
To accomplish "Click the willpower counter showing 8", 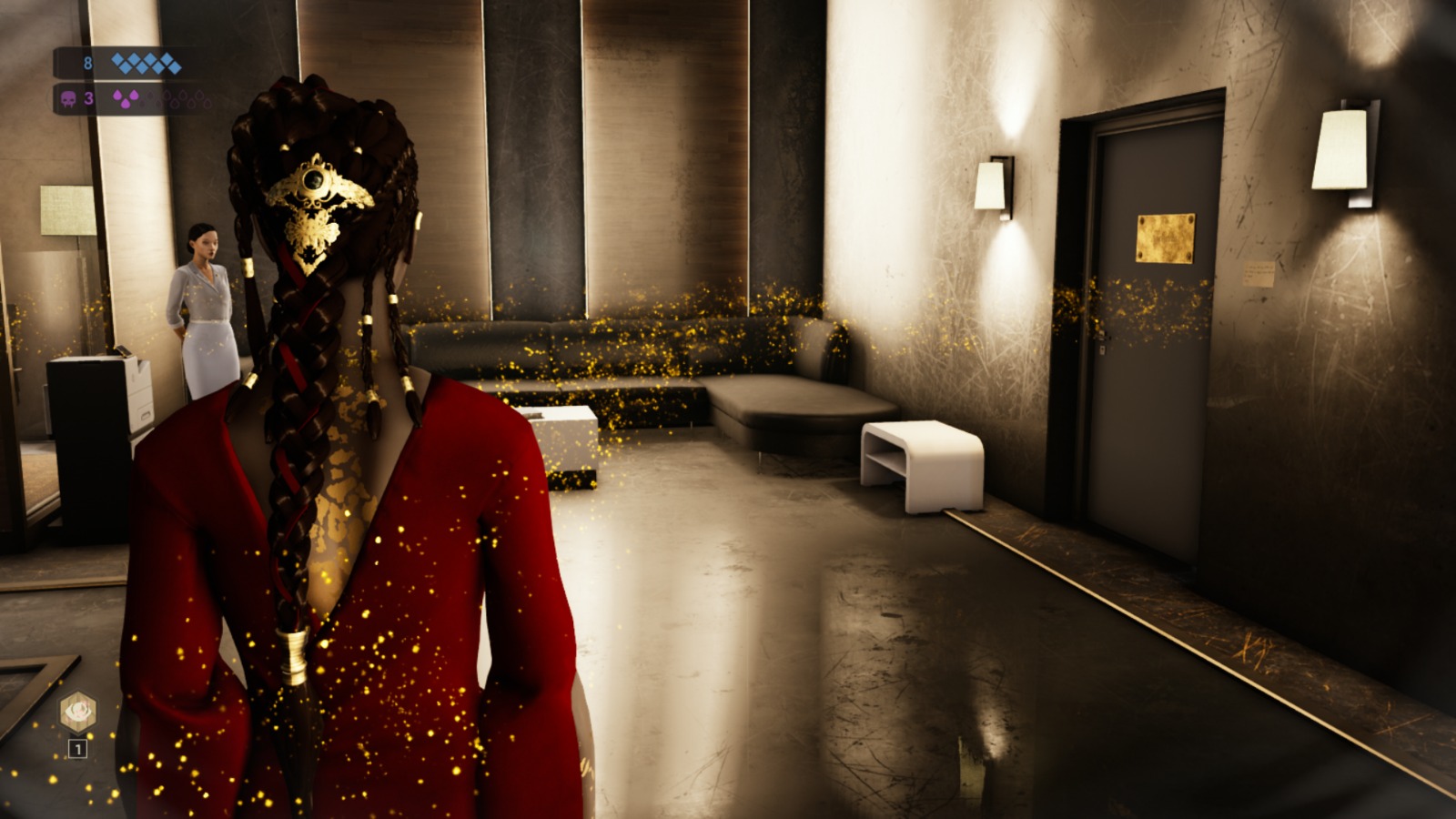I will click(87, 62).
